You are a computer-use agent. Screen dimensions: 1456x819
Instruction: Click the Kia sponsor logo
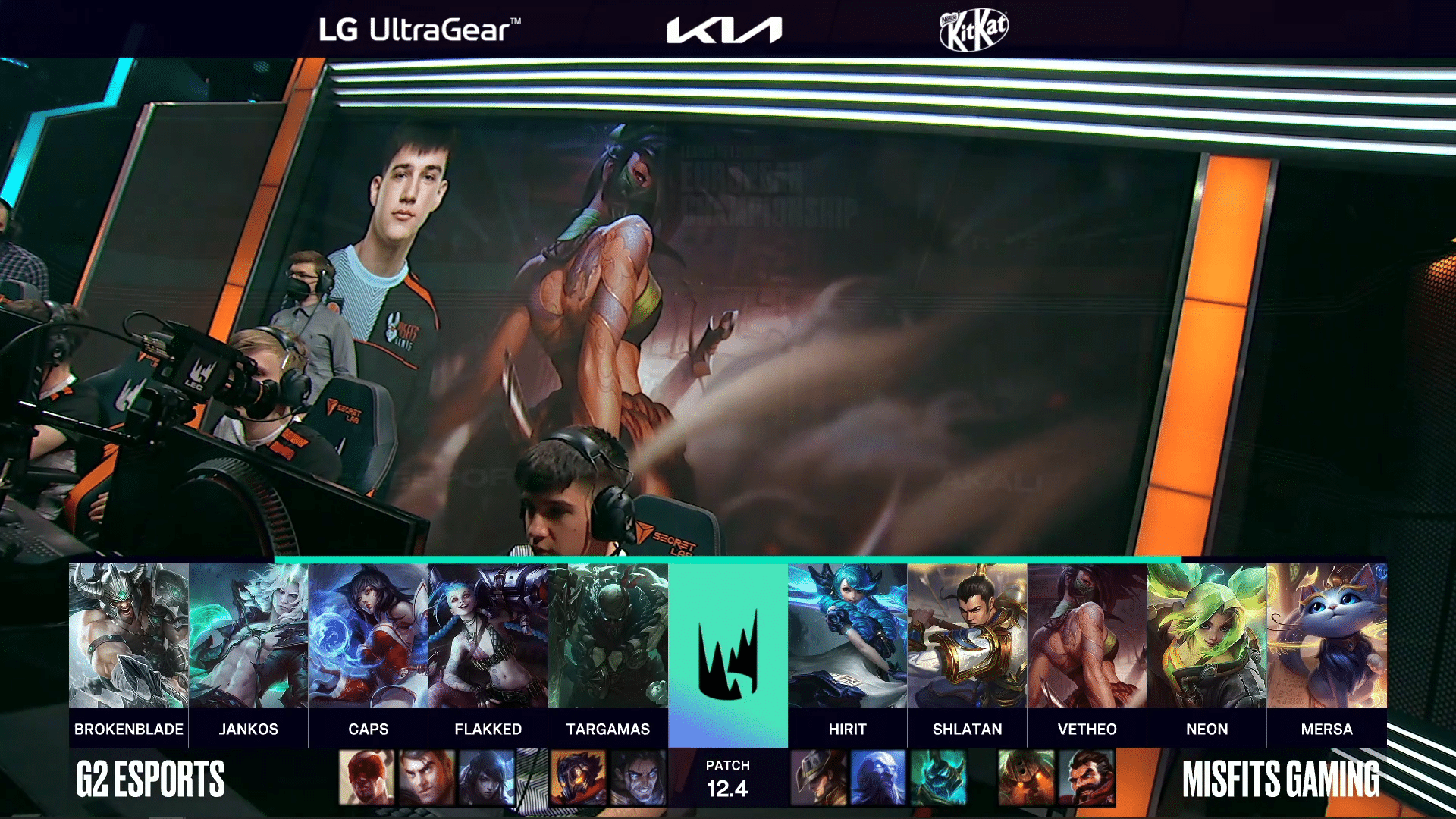(x=724, y=30)
